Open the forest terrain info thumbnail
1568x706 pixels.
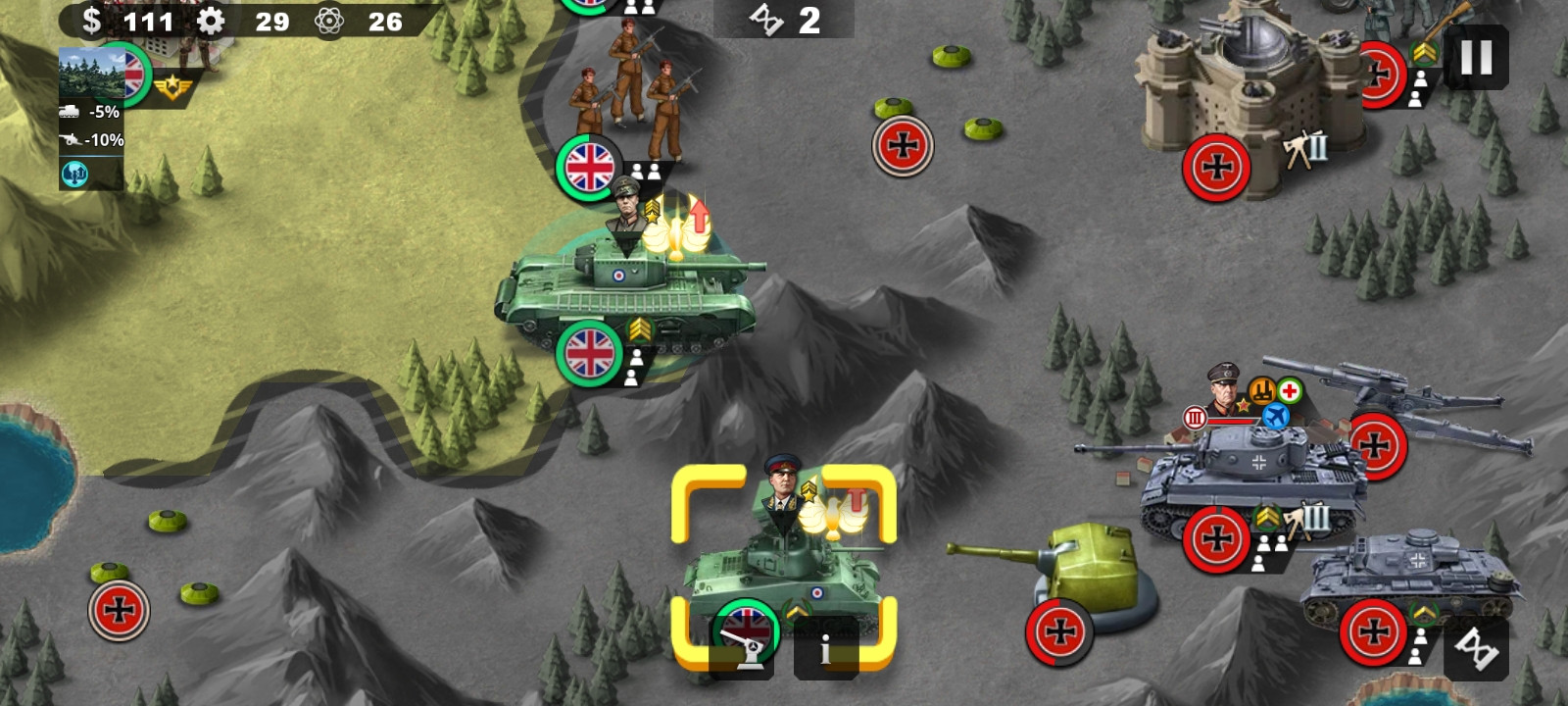point(91,73)
